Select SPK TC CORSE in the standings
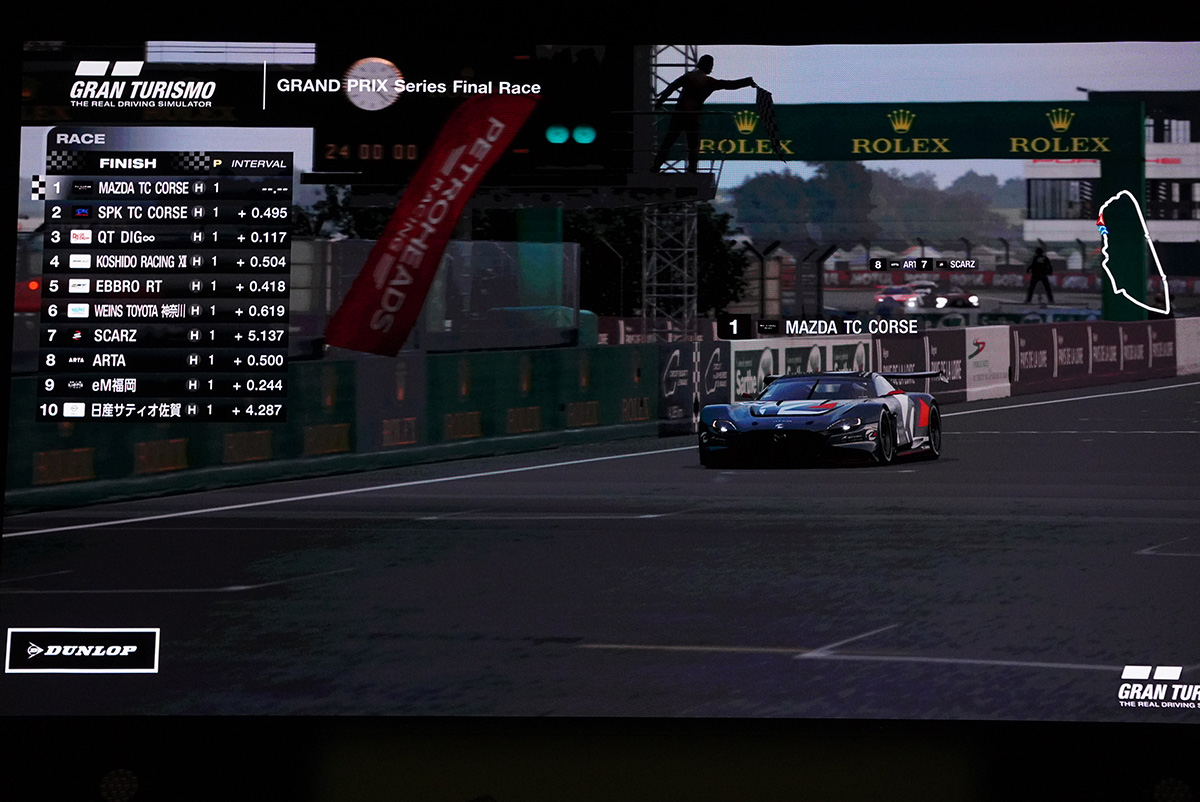The width and height of the screenshot is (1200, 802). click(x=165, y=212)
